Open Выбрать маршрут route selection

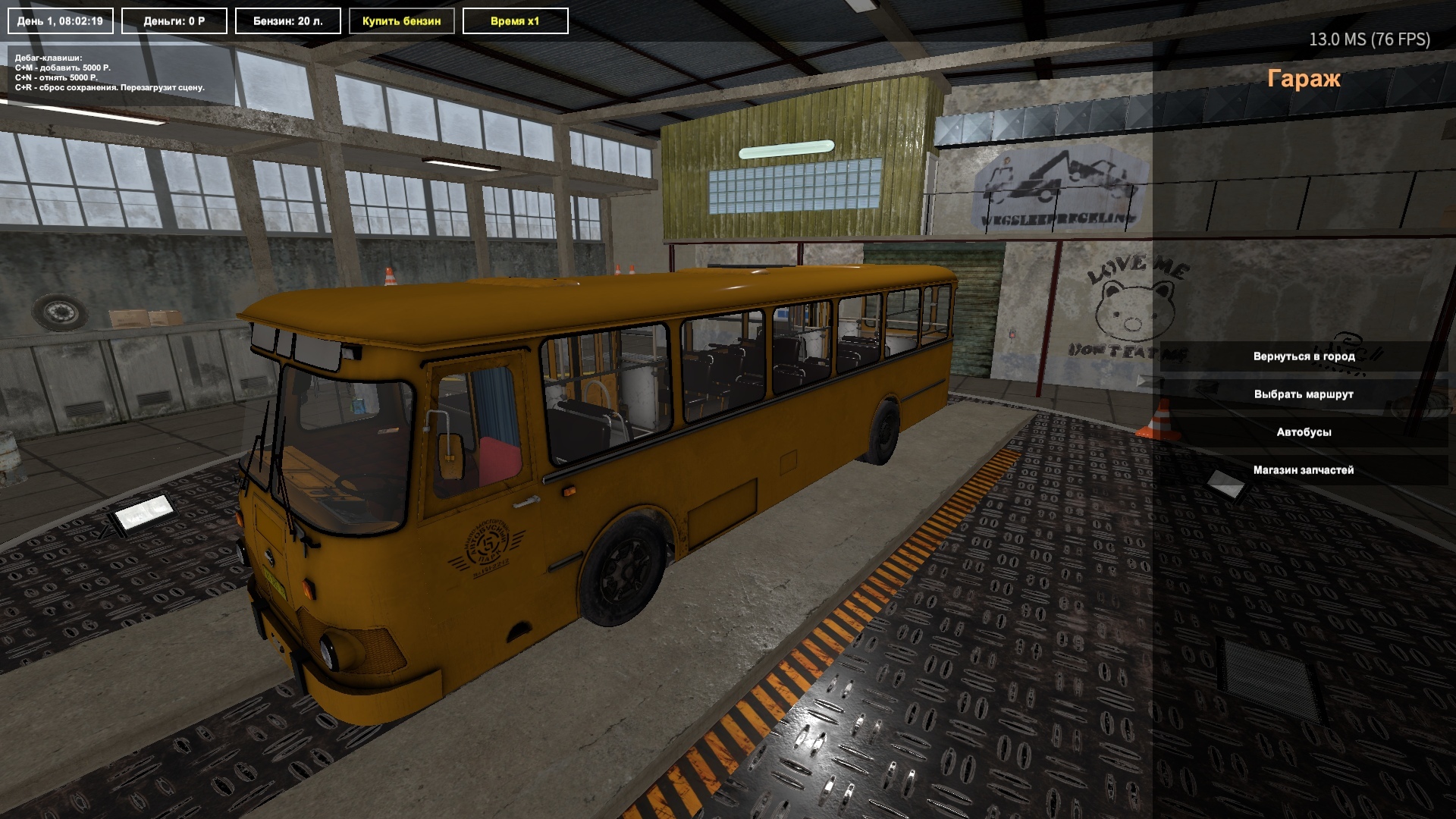click(x=1304, y=394)
